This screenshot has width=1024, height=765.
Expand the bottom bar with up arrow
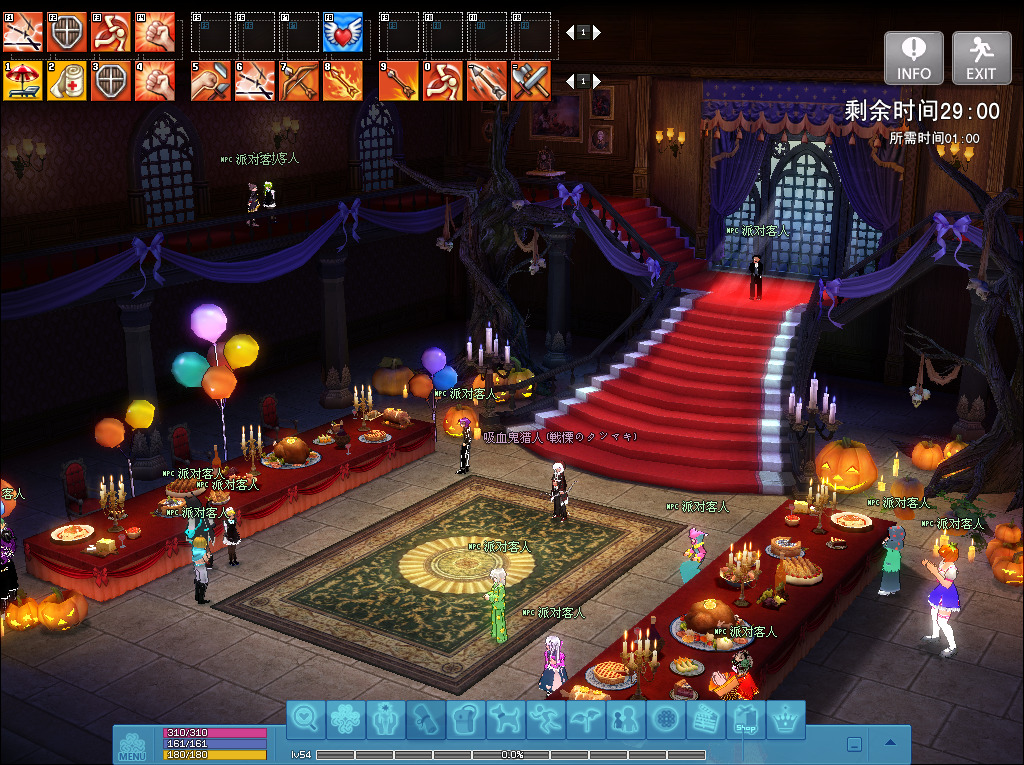click(890, 743)
